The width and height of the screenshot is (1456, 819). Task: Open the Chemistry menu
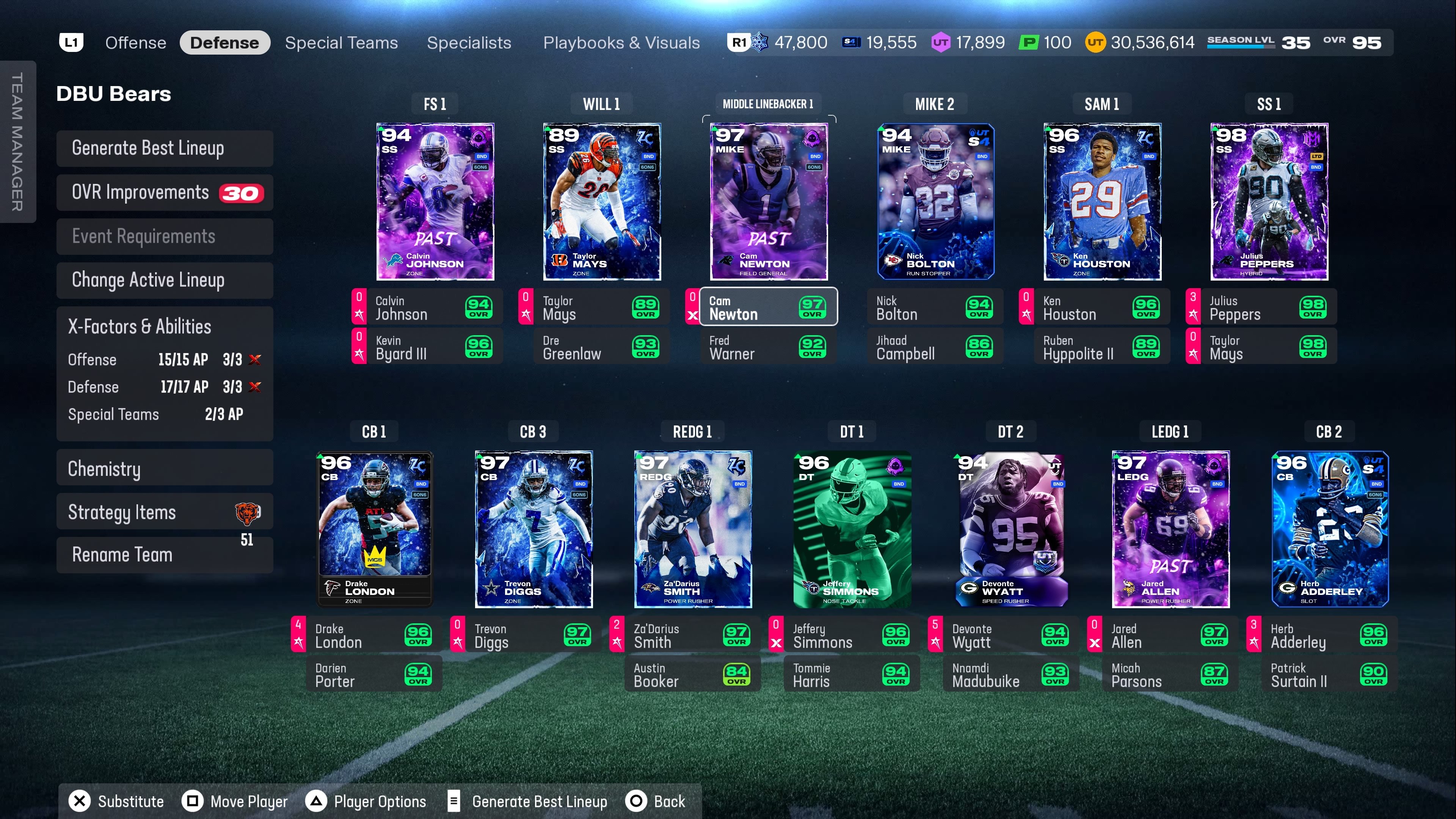click(x=165, y=469)
